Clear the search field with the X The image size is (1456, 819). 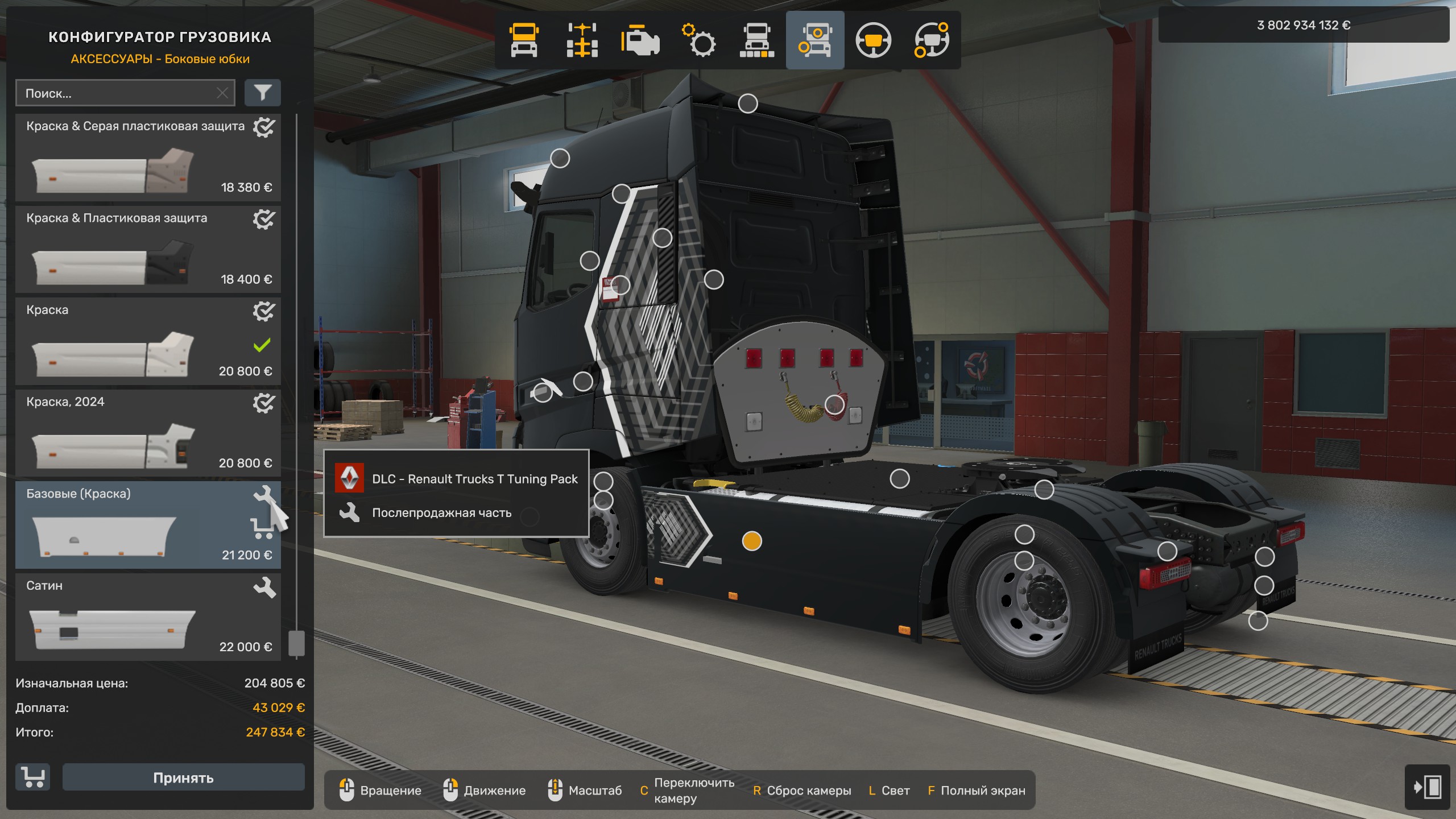[222, 93]
